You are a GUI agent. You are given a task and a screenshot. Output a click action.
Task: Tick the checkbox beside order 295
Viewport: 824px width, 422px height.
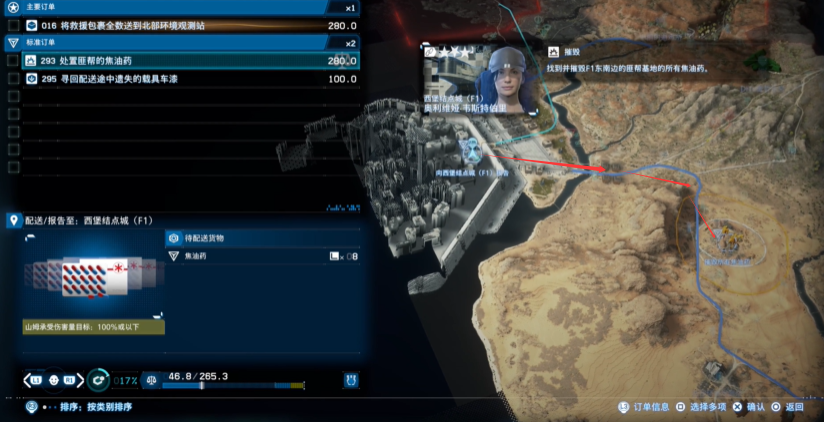pyautogui.click(x=12, y=78)
